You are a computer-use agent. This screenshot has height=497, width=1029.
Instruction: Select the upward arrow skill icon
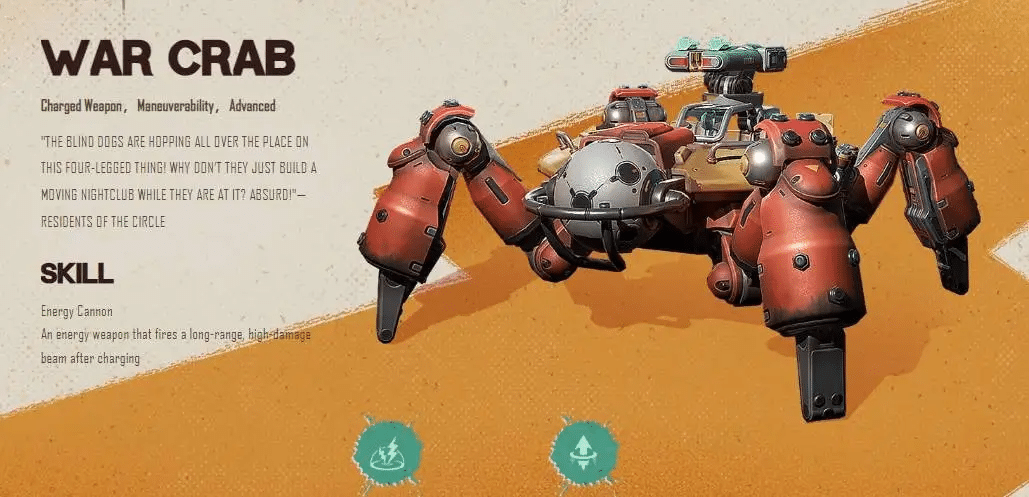point(583,453)
